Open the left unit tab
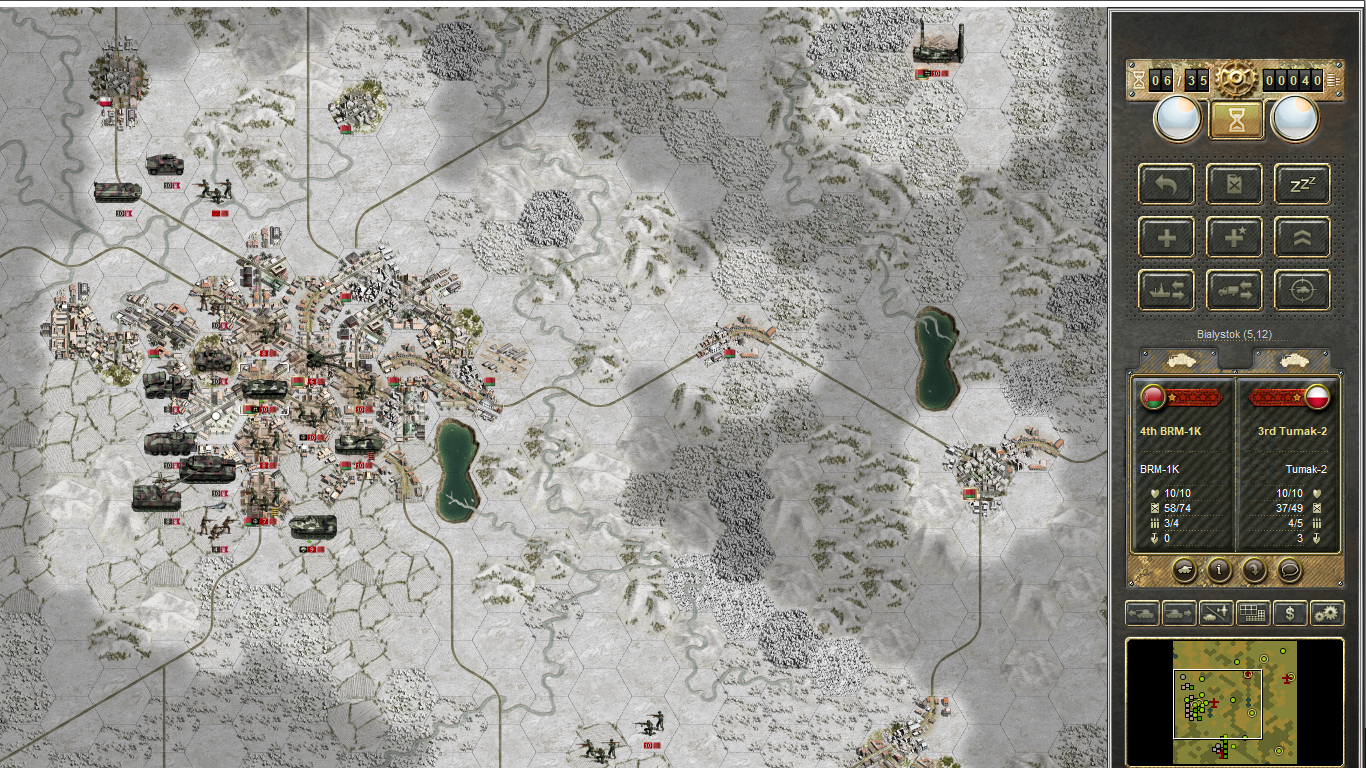Screen dimensions: 1366x768 [1182, 359]
